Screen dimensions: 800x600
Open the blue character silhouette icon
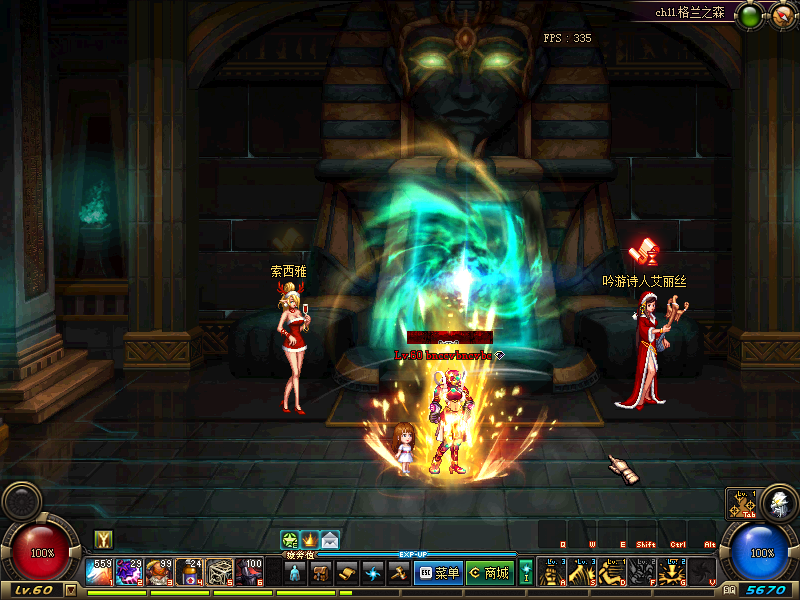[295, 573]
